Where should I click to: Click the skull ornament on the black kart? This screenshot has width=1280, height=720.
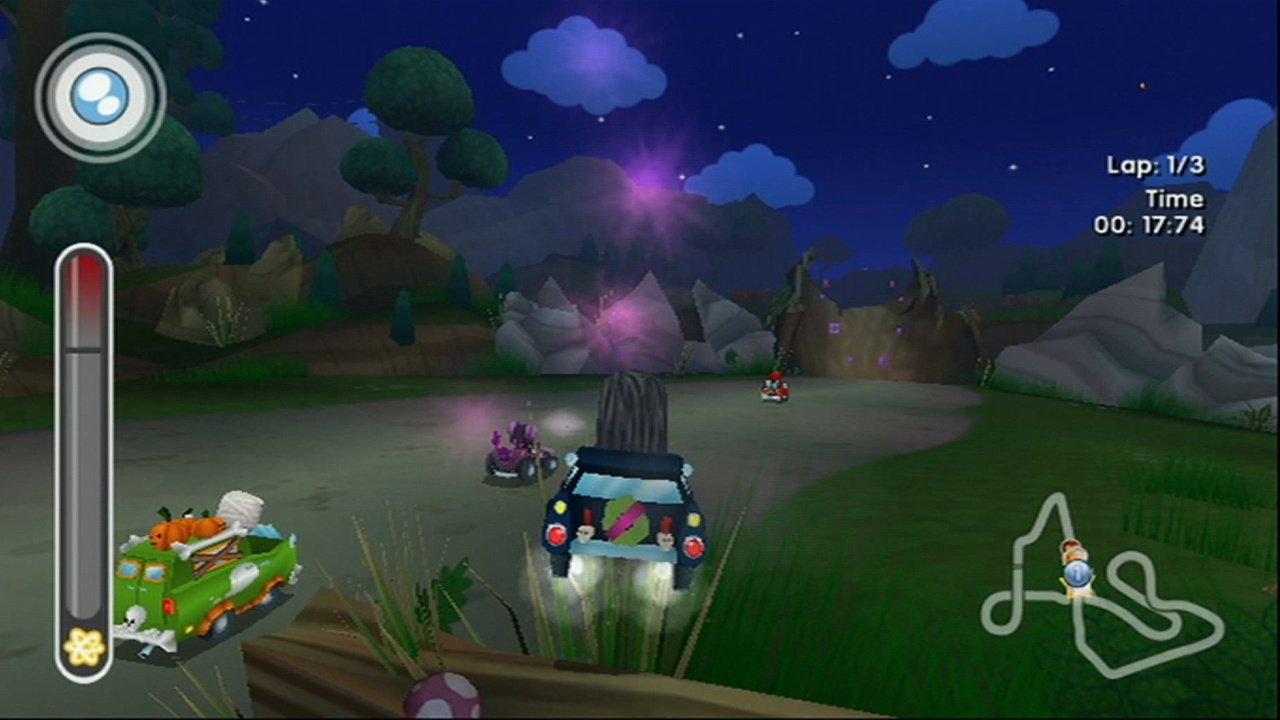tap(584, 533)
